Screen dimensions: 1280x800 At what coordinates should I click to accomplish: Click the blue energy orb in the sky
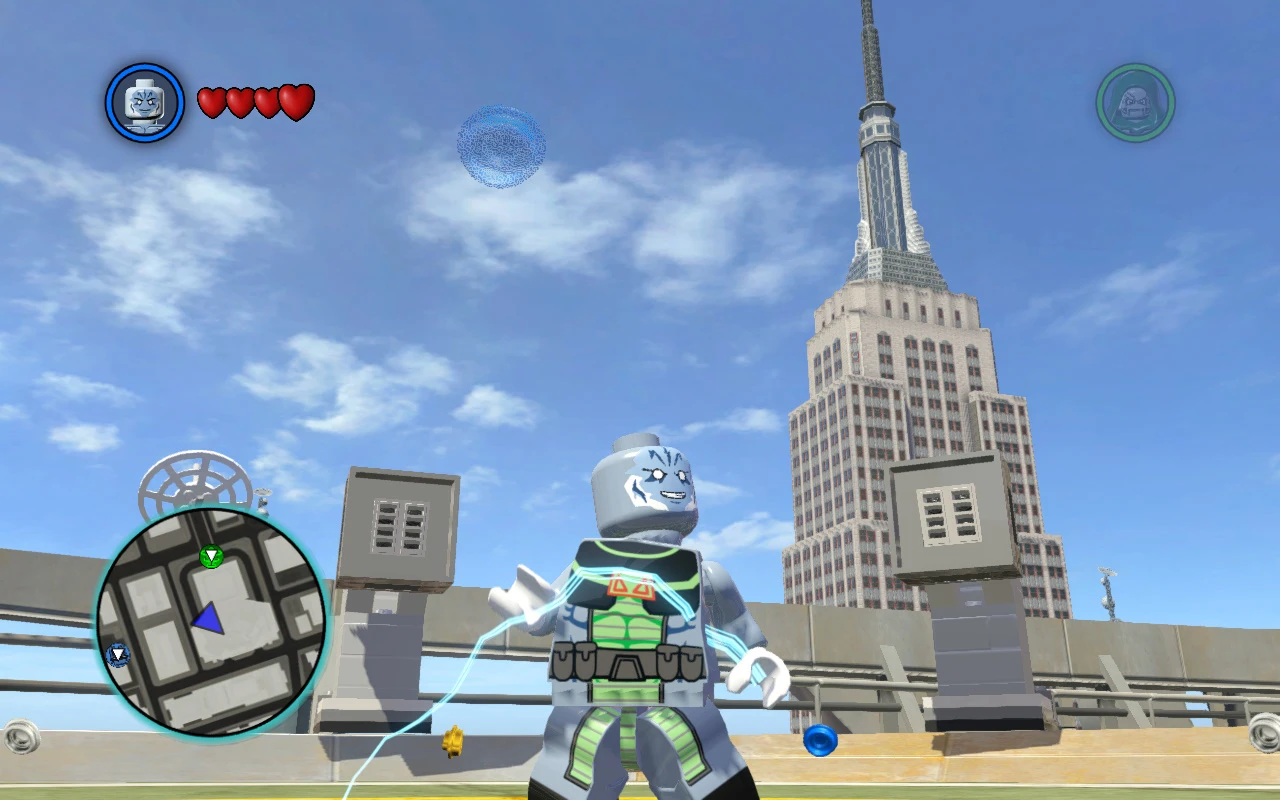coord(500,148)
